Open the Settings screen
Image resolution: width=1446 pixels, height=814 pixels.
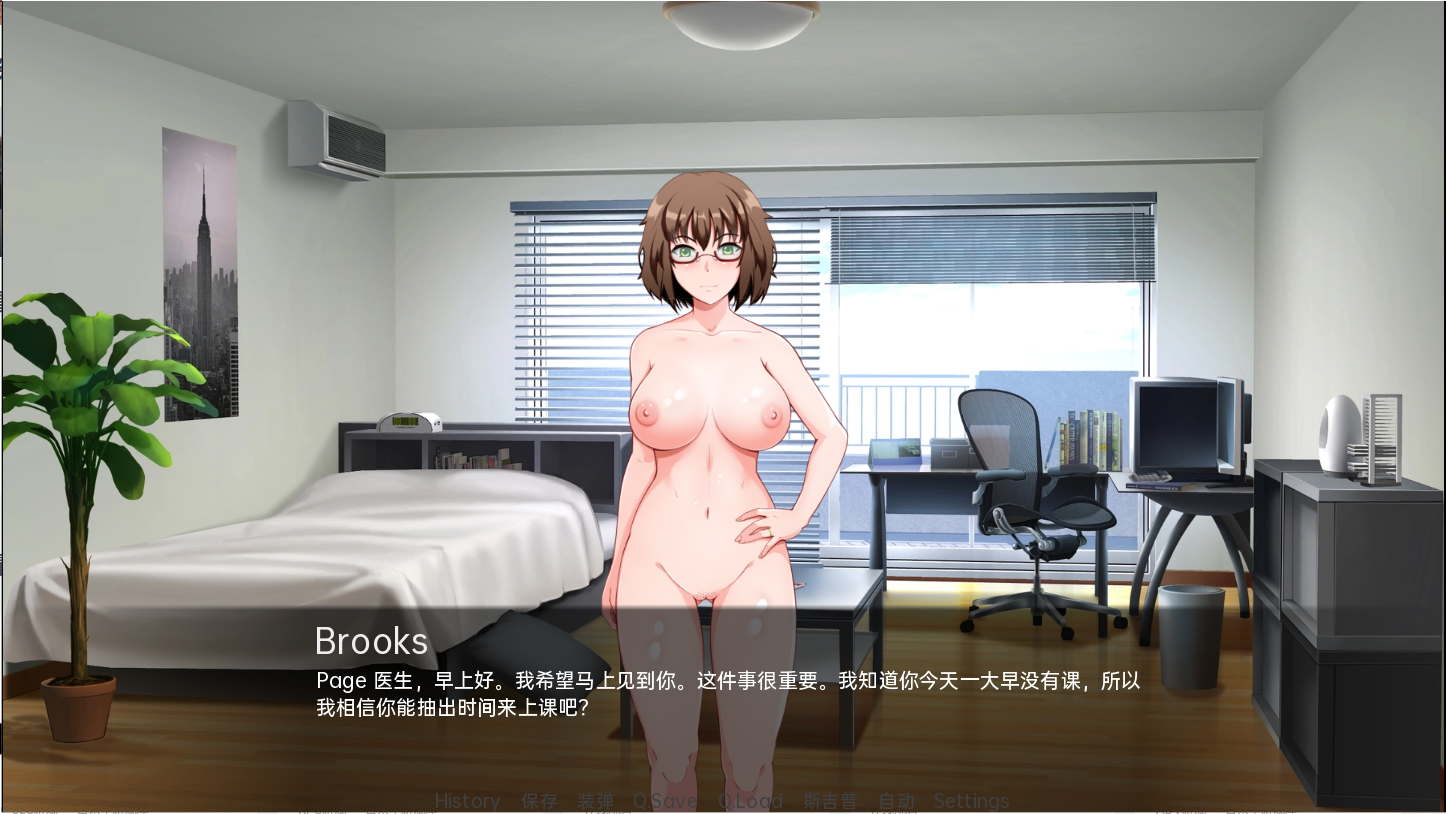(971, 800)
